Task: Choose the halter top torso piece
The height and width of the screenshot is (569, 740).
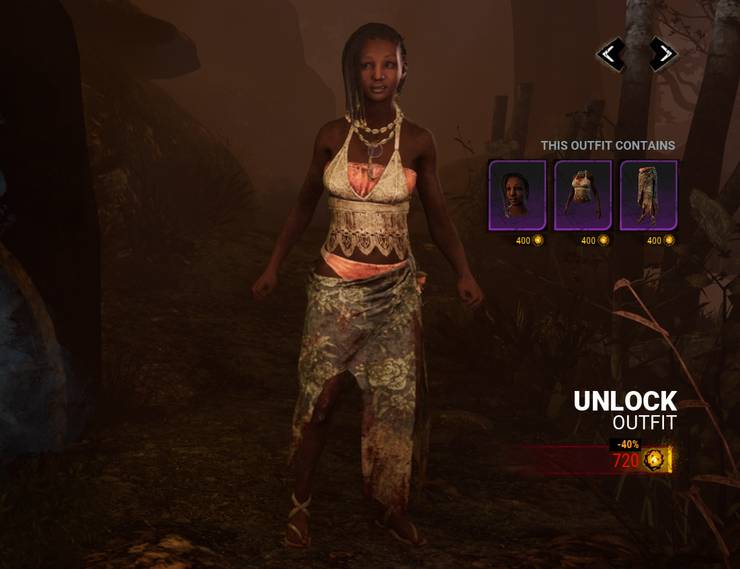Action: click(583, 195)
